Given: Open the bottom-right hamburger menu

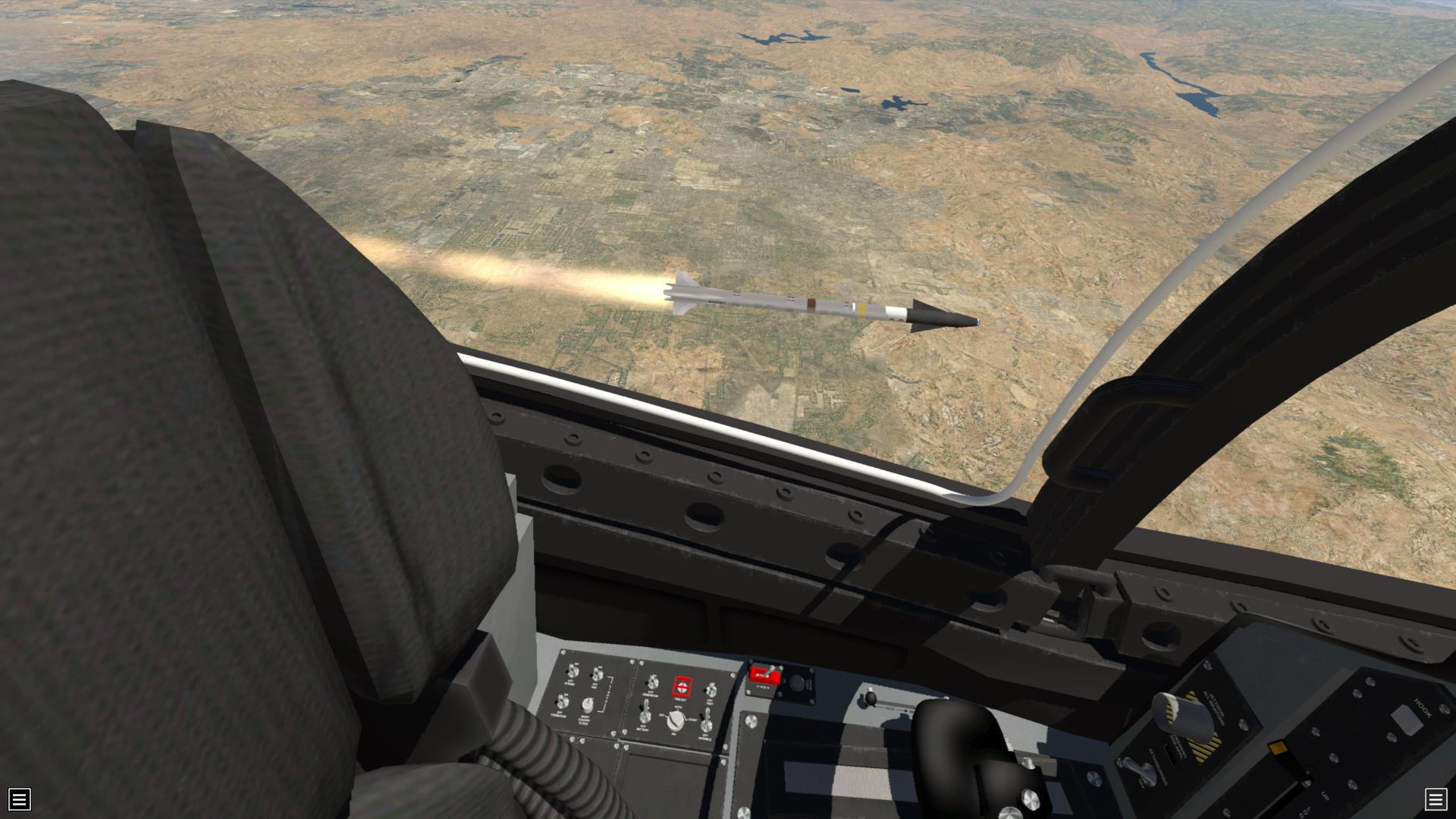Looking at the screenshot, I should 1435,799.
